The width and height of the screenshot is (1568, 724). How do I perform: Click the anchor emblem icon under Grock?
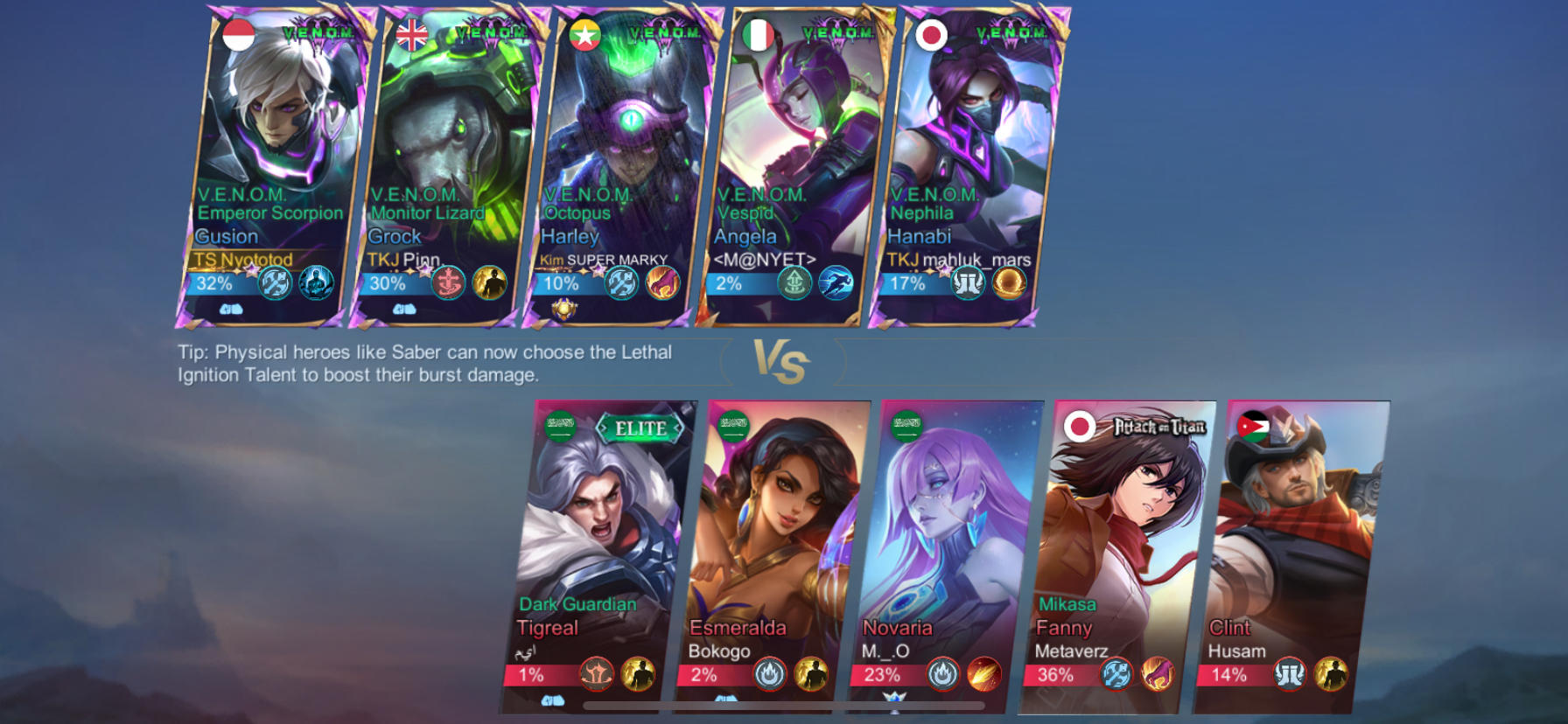(x=449, y=283)
